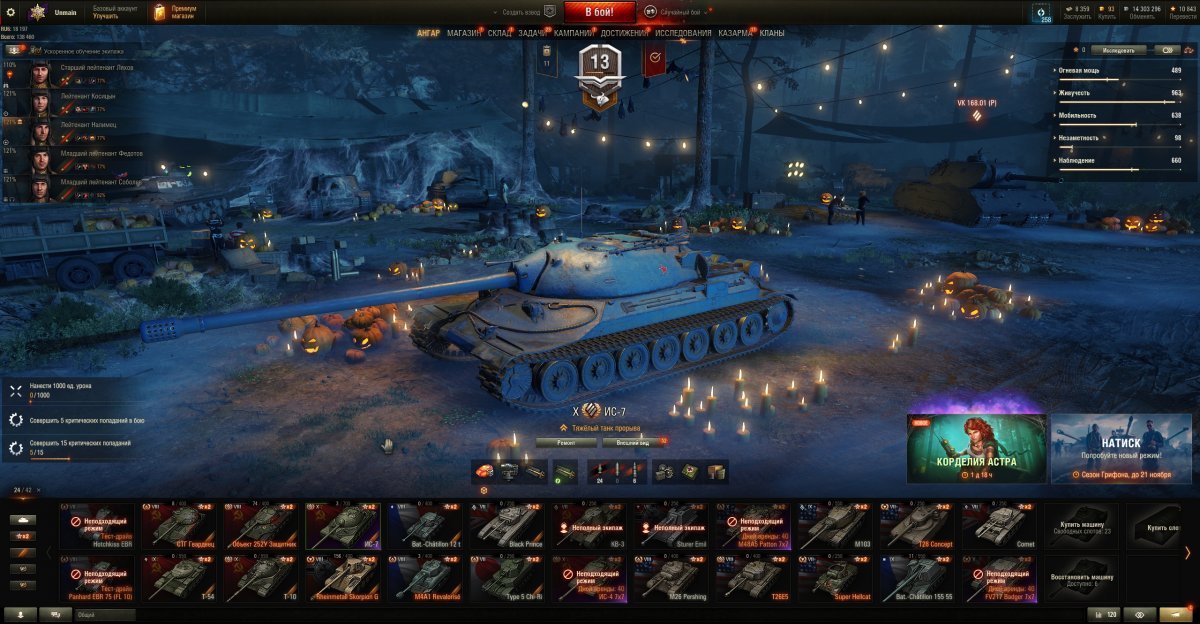This screenshot has width=1200, height=624.
Task: Open the Натиск mode banner
Action: point(1120,448)
